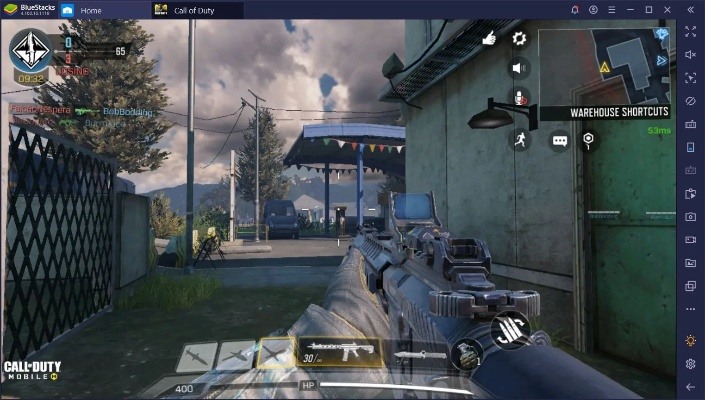
Task: Throw the frag grenade
Action: pyautogui.click(x=463, y=355)
